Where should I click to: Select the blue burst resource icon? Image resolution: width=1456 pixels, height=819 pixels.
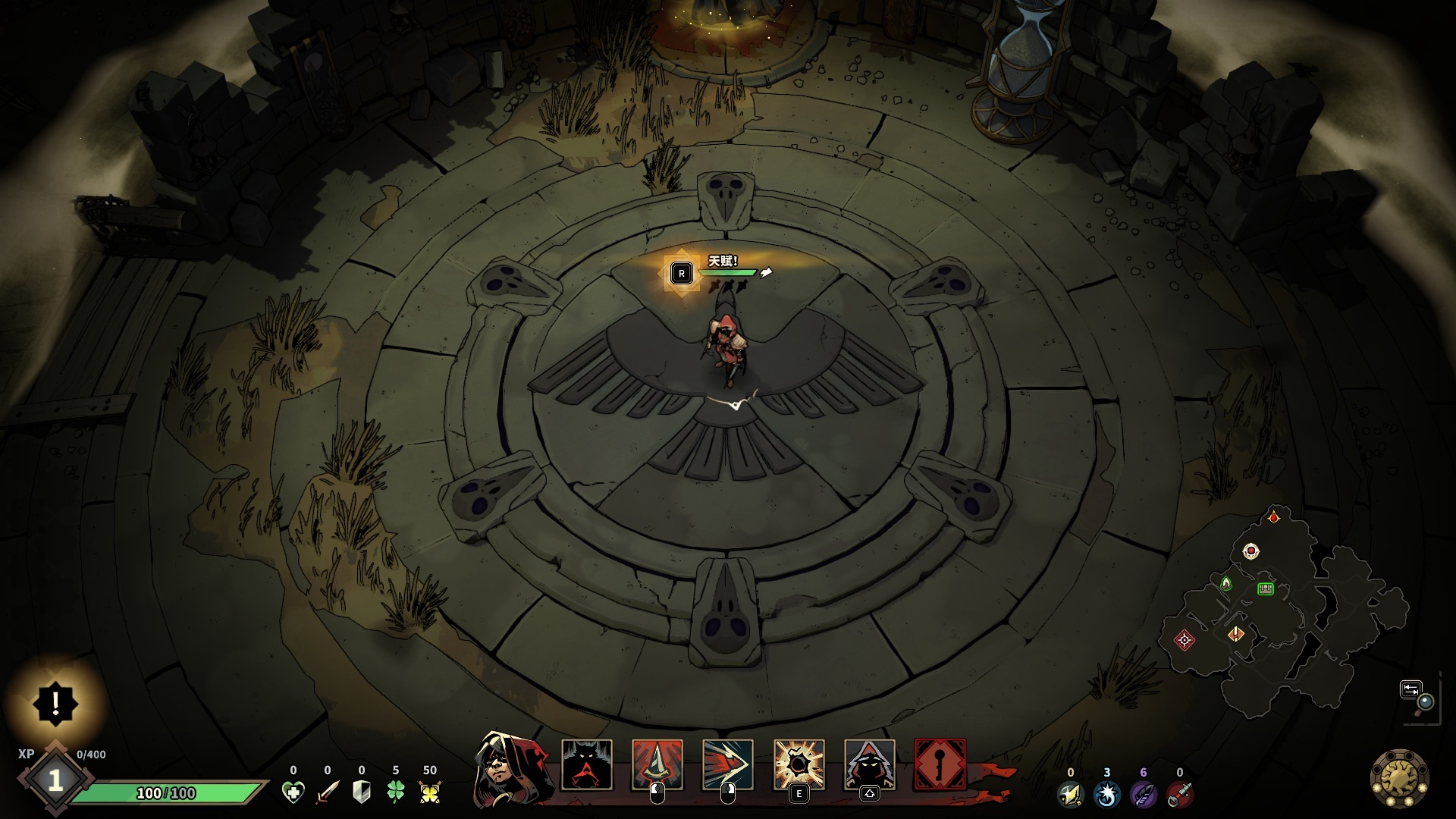click(1107, 794)
